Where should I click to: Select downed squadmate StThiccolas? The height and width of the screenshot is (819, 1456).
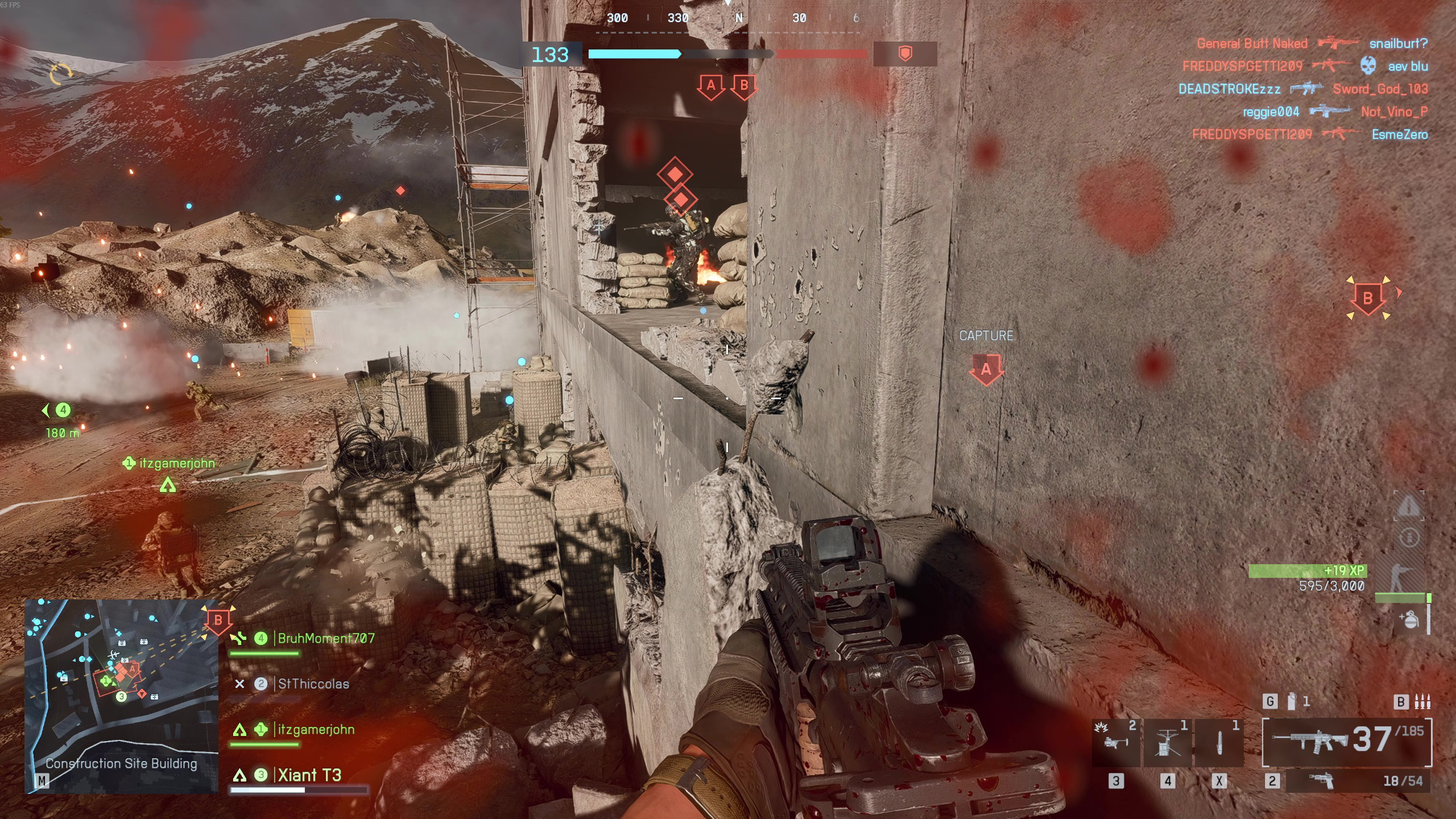tap(313, 684)
